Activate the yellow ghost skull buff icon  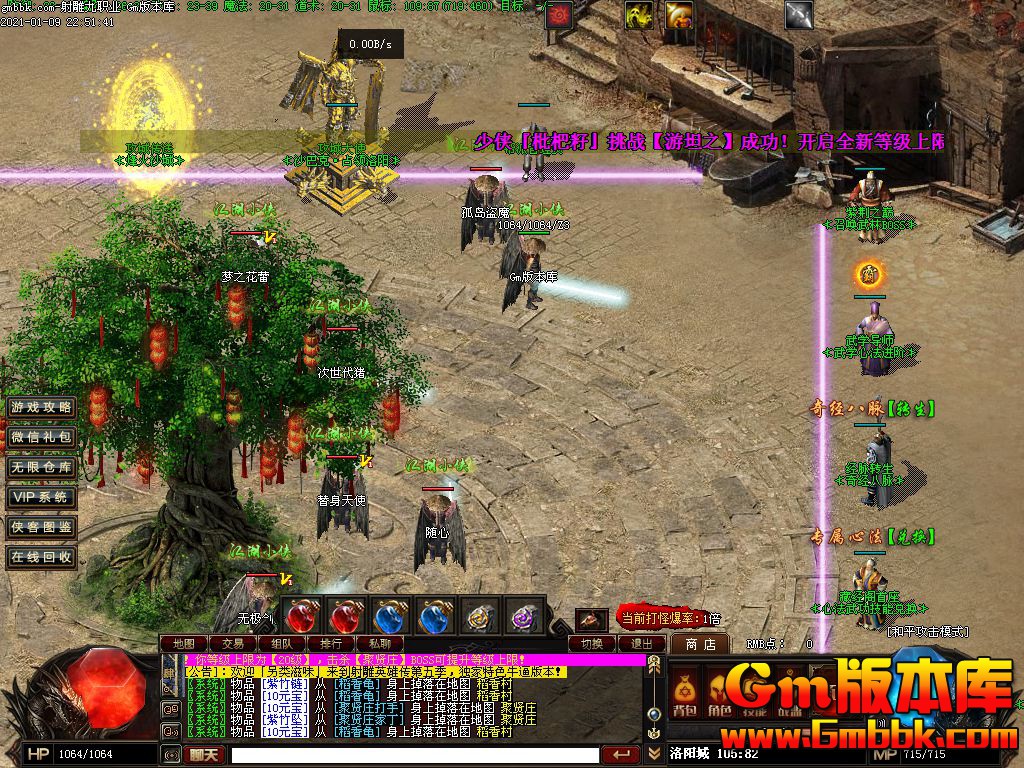pyautogui.click(x=639, y=14)
